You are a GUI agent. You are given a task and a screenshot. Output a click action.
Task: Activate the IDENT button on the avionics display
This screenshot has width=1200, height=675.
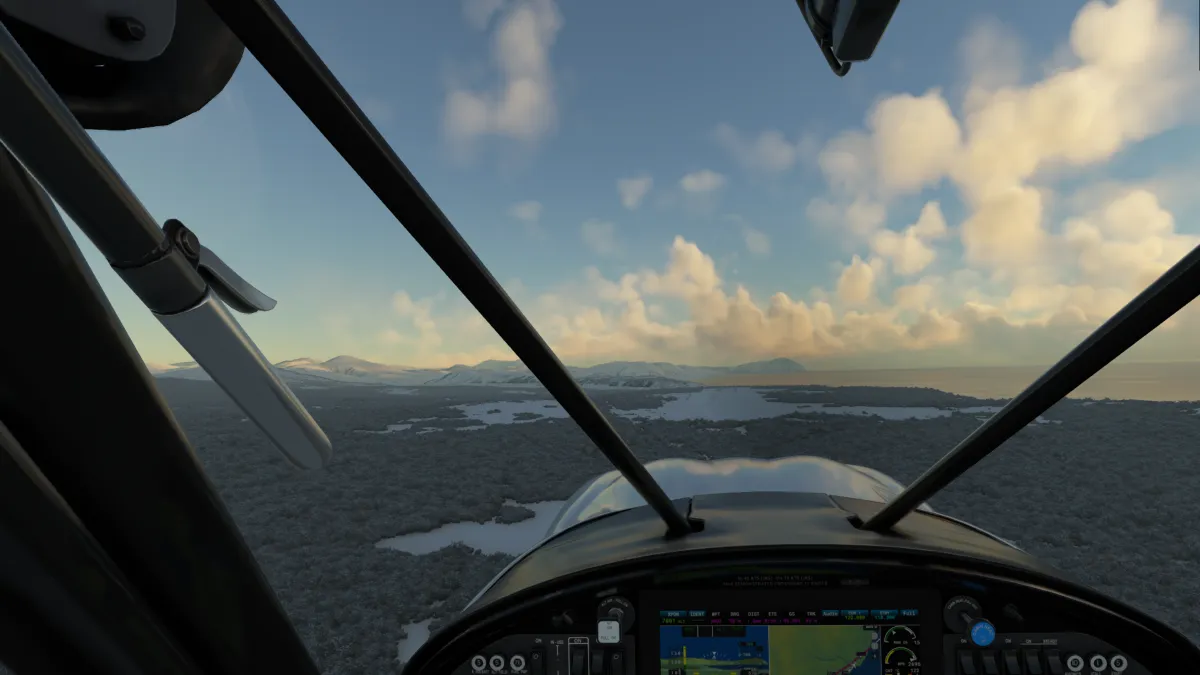[x=697, y=614]
